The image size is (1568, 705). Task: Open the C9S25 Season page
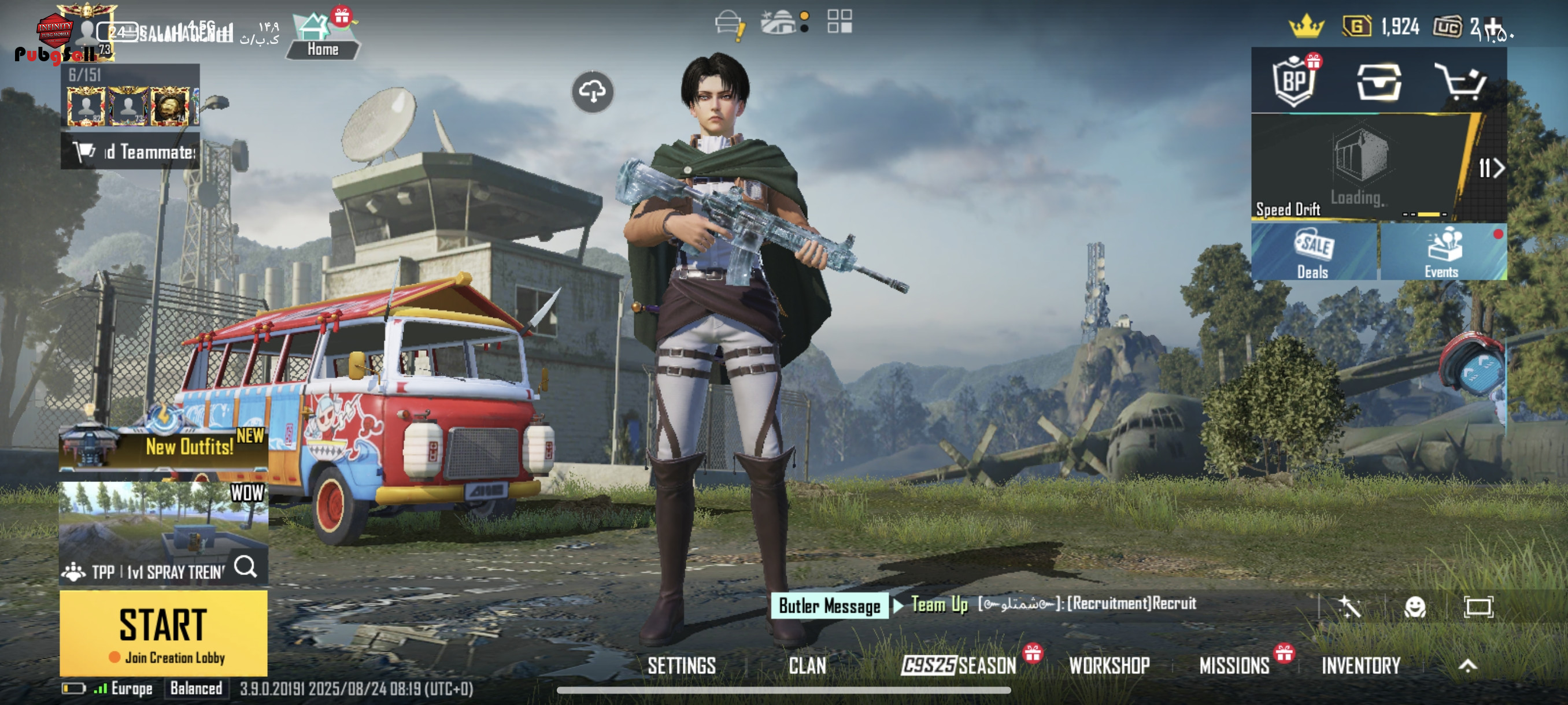[959, 666]
